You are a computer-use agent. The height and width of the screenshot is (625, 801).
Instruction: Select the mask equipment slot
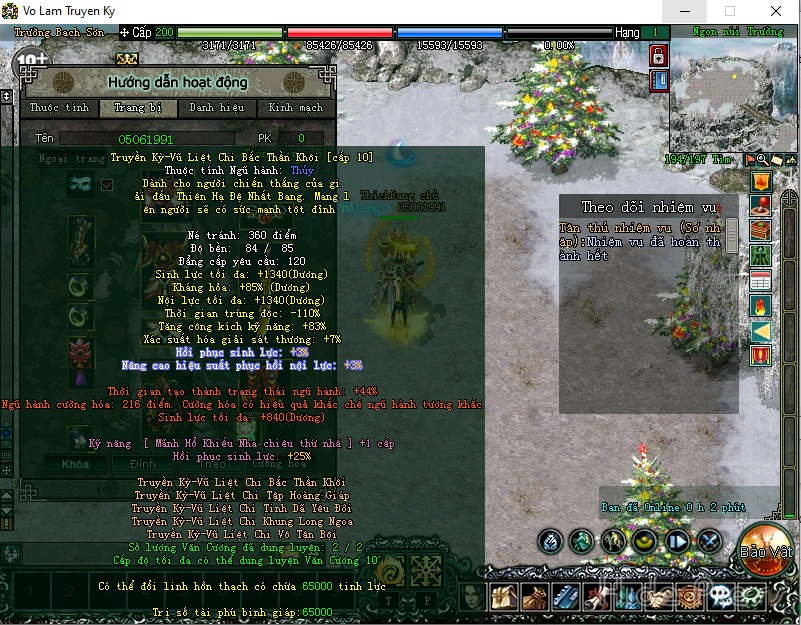(x=80, y=184)
